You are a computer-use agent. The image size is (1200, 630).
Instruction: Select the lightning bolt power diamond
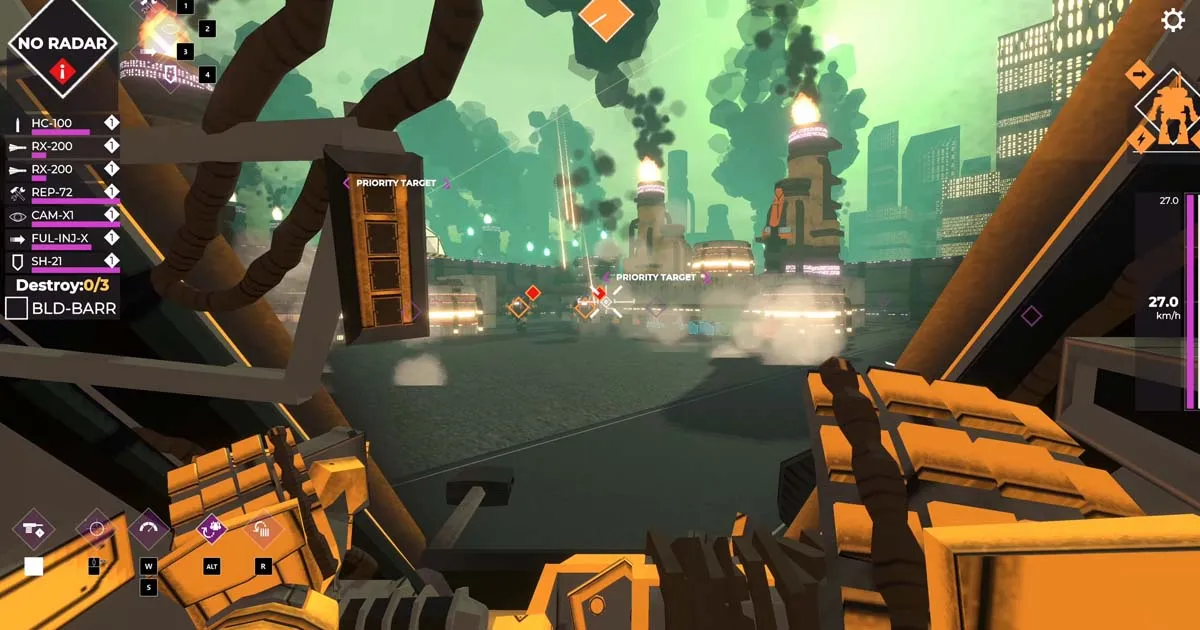coord(1141,139)
